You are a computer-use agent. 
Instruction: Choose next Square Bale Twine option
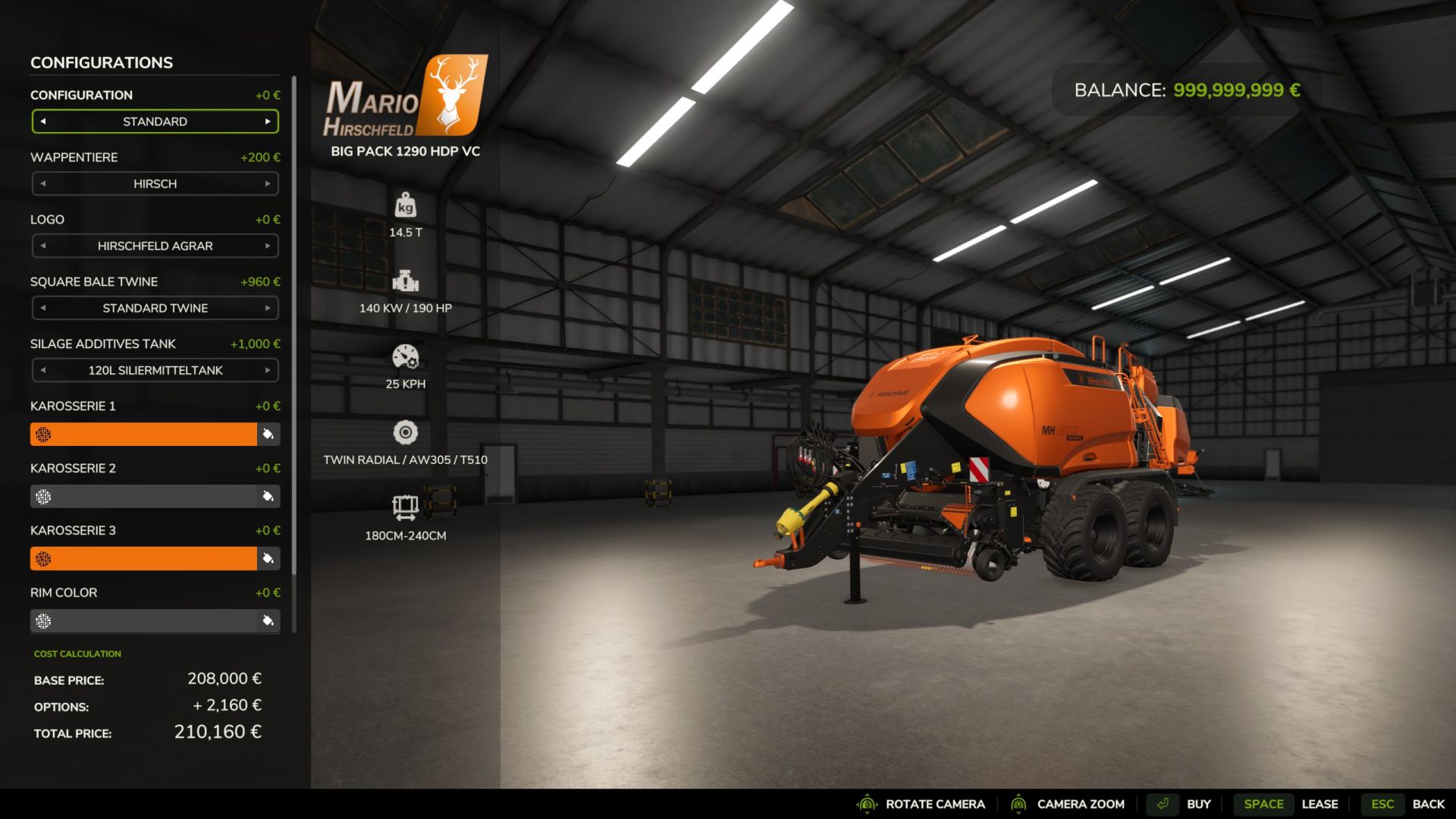268,308
